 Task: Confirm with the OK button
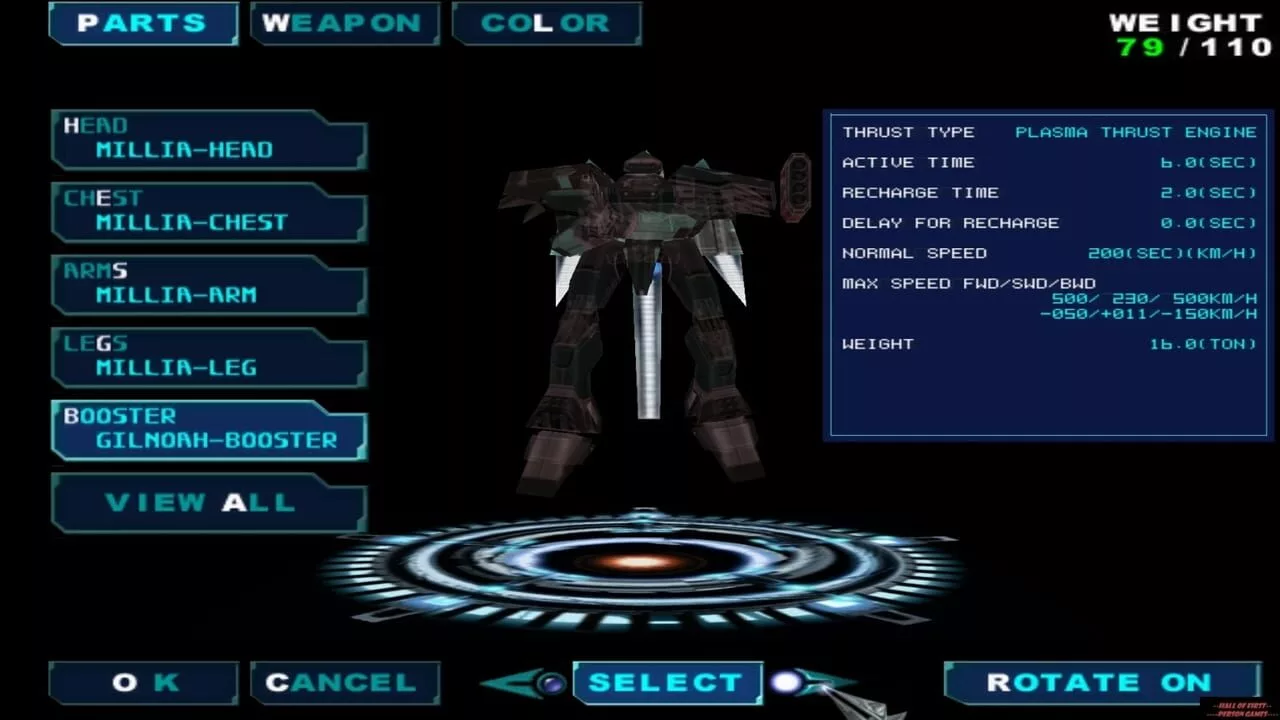click(x=144, y=683)
